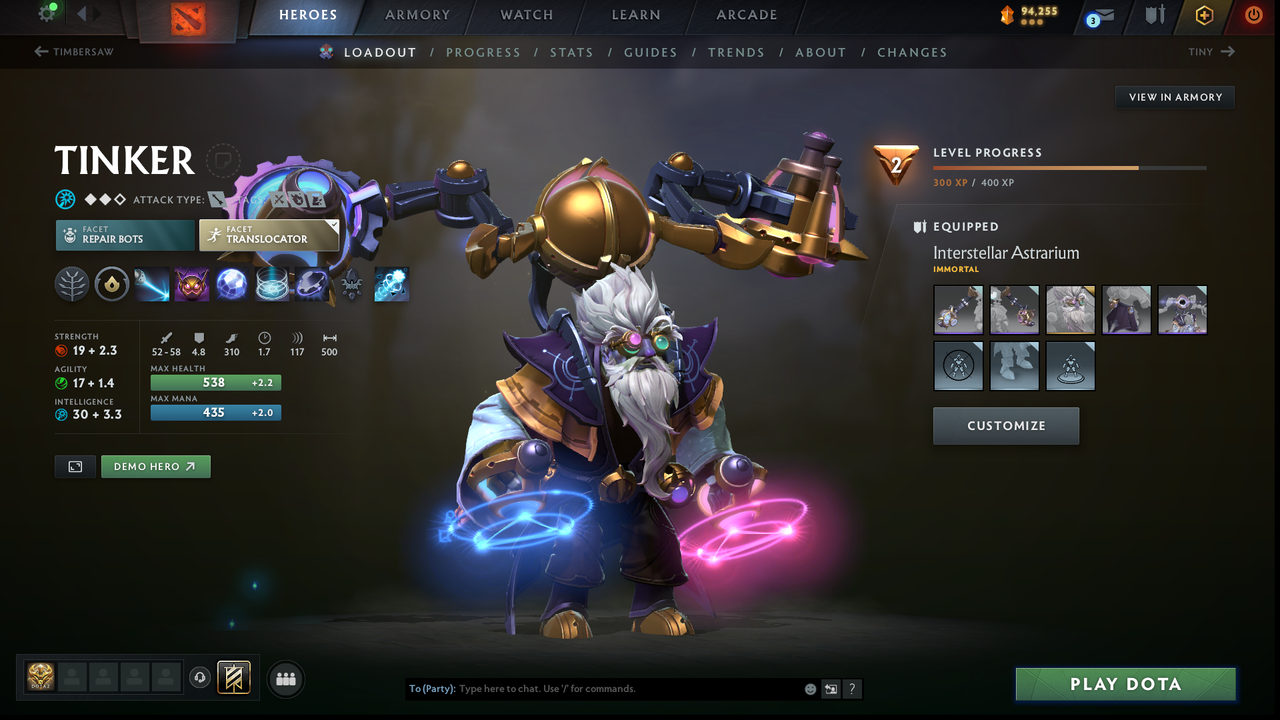Toggle the small preview window icon beside Demo Hero
The image size is (1280, 720).
[x=75, y=466]
